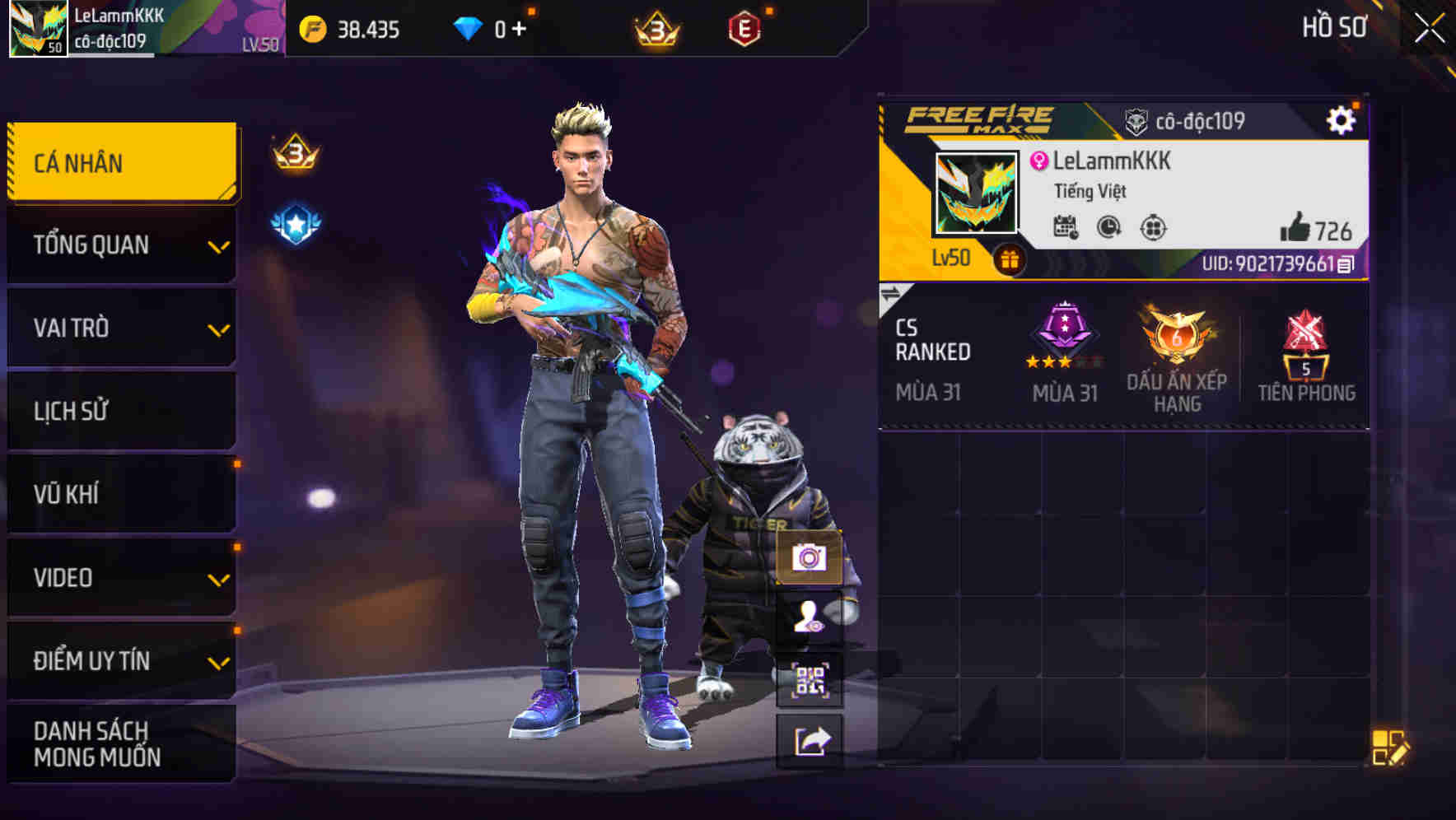Viewport: 1456px width, 820px height.
Task: Open profile settings via the gear icon
Action: [x=1342, y=119]
